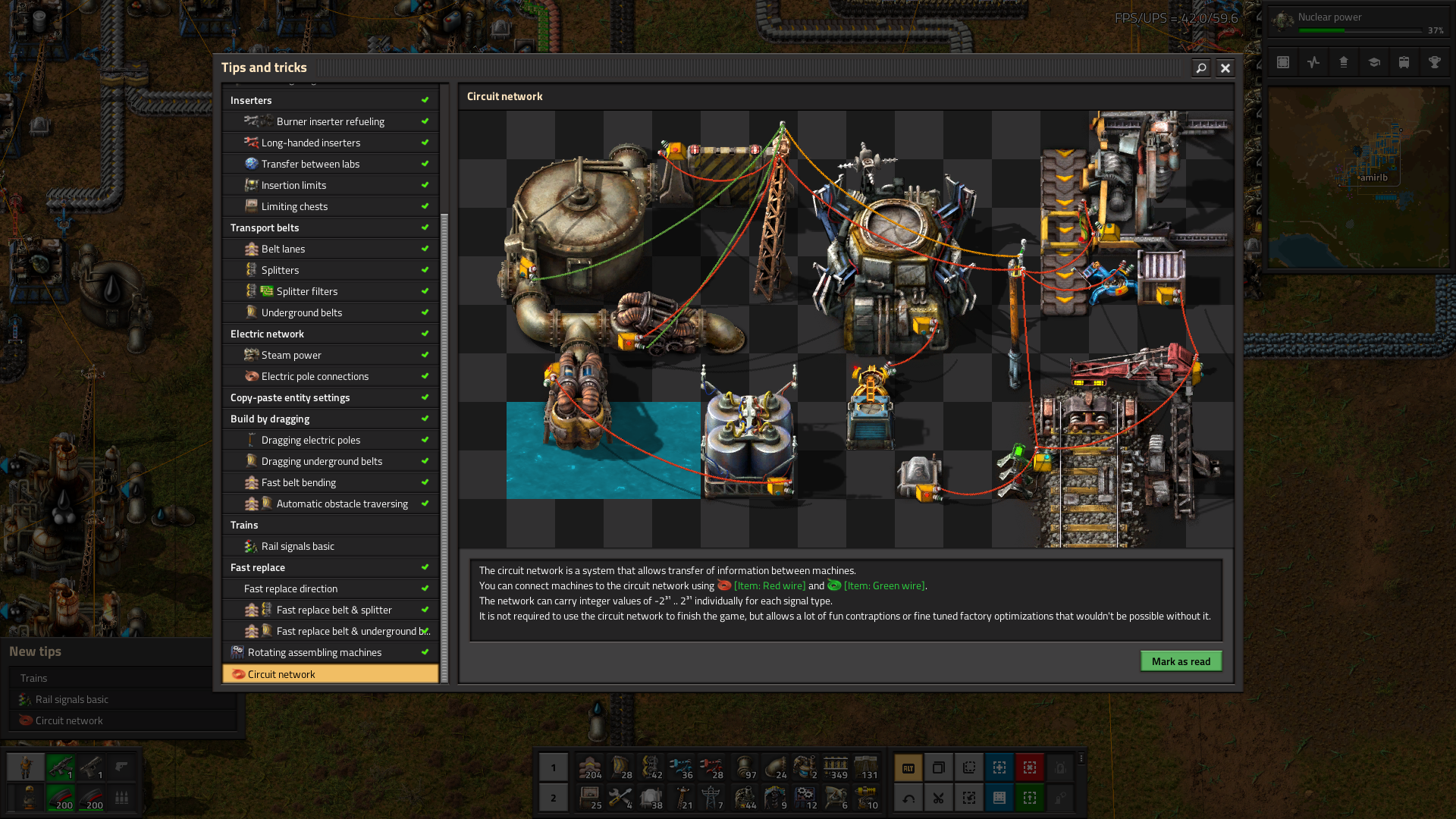The image size is (1456, 819).
Task: Select quickbar row 1 button
Action: click(553, 767)
